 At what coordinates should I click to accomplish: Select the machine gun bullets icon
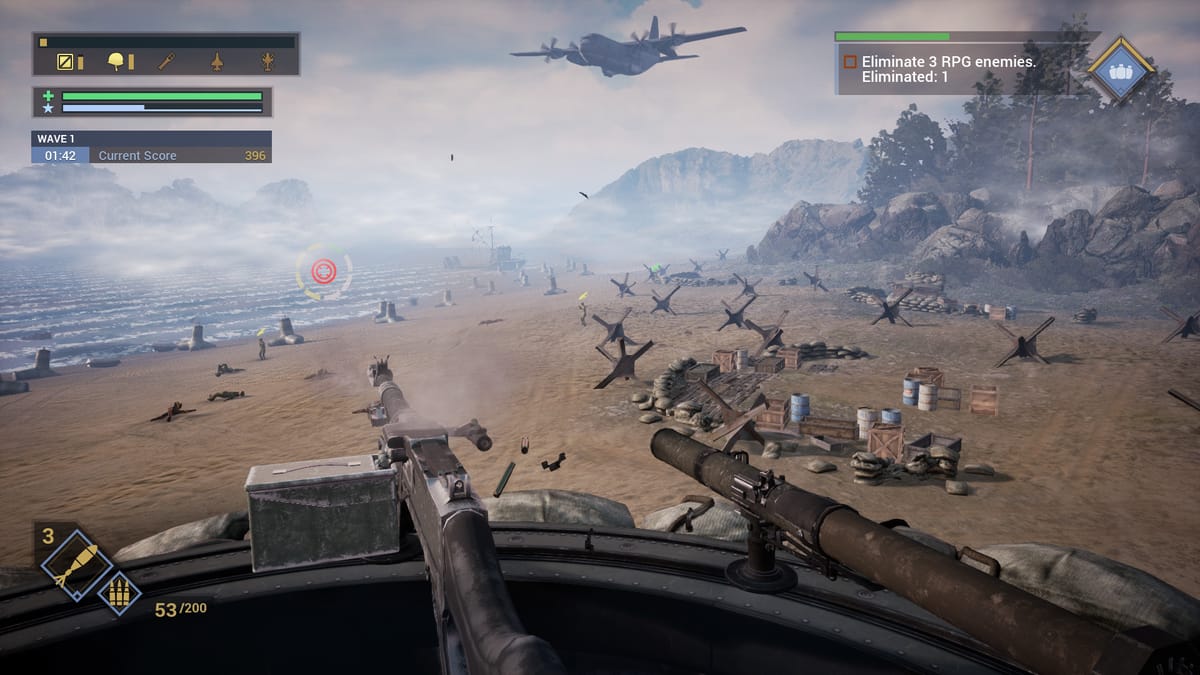tap(119, 591)
